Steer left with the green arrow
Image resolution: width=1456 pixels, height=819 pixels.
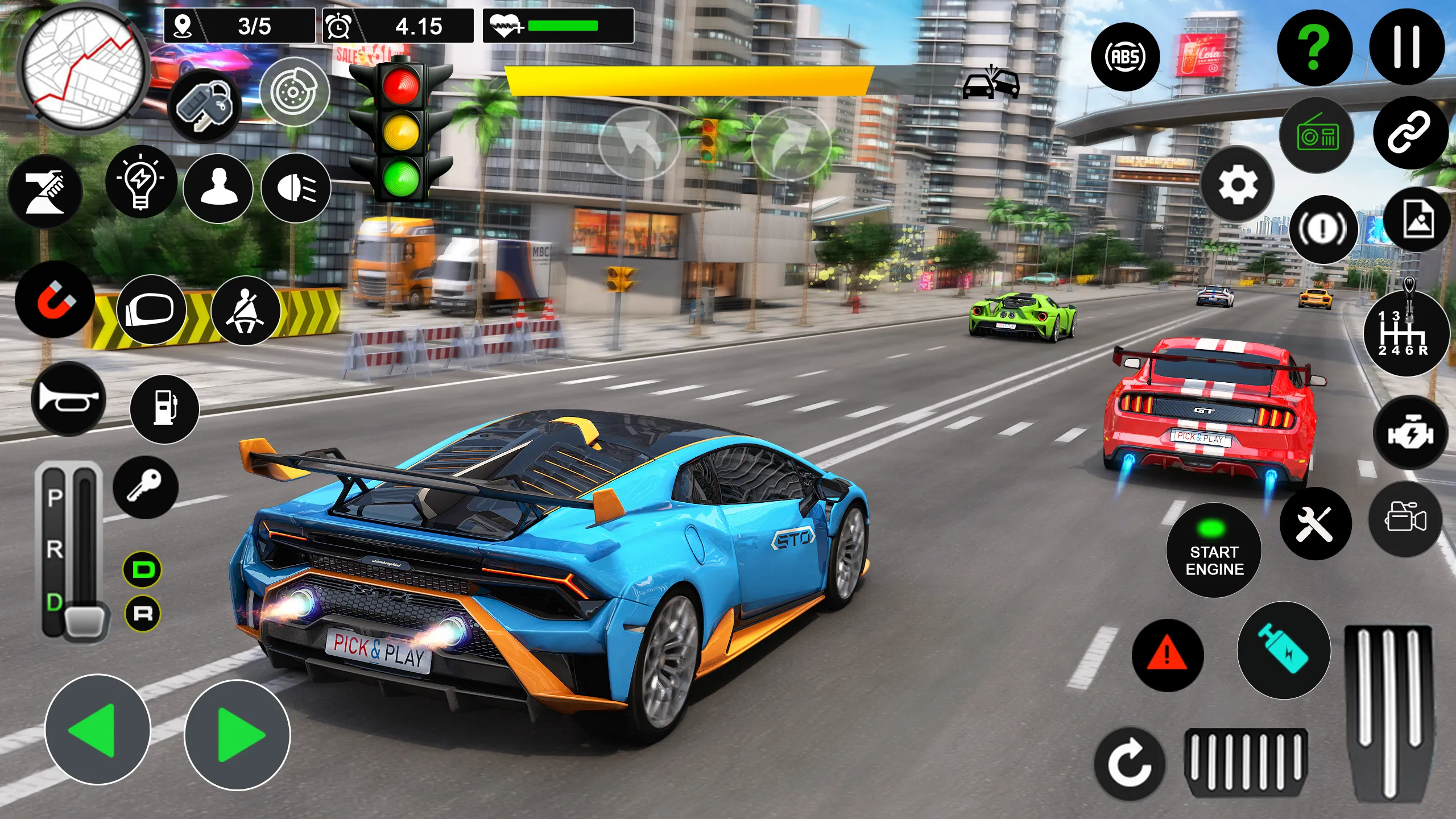[x=97, y=730]
